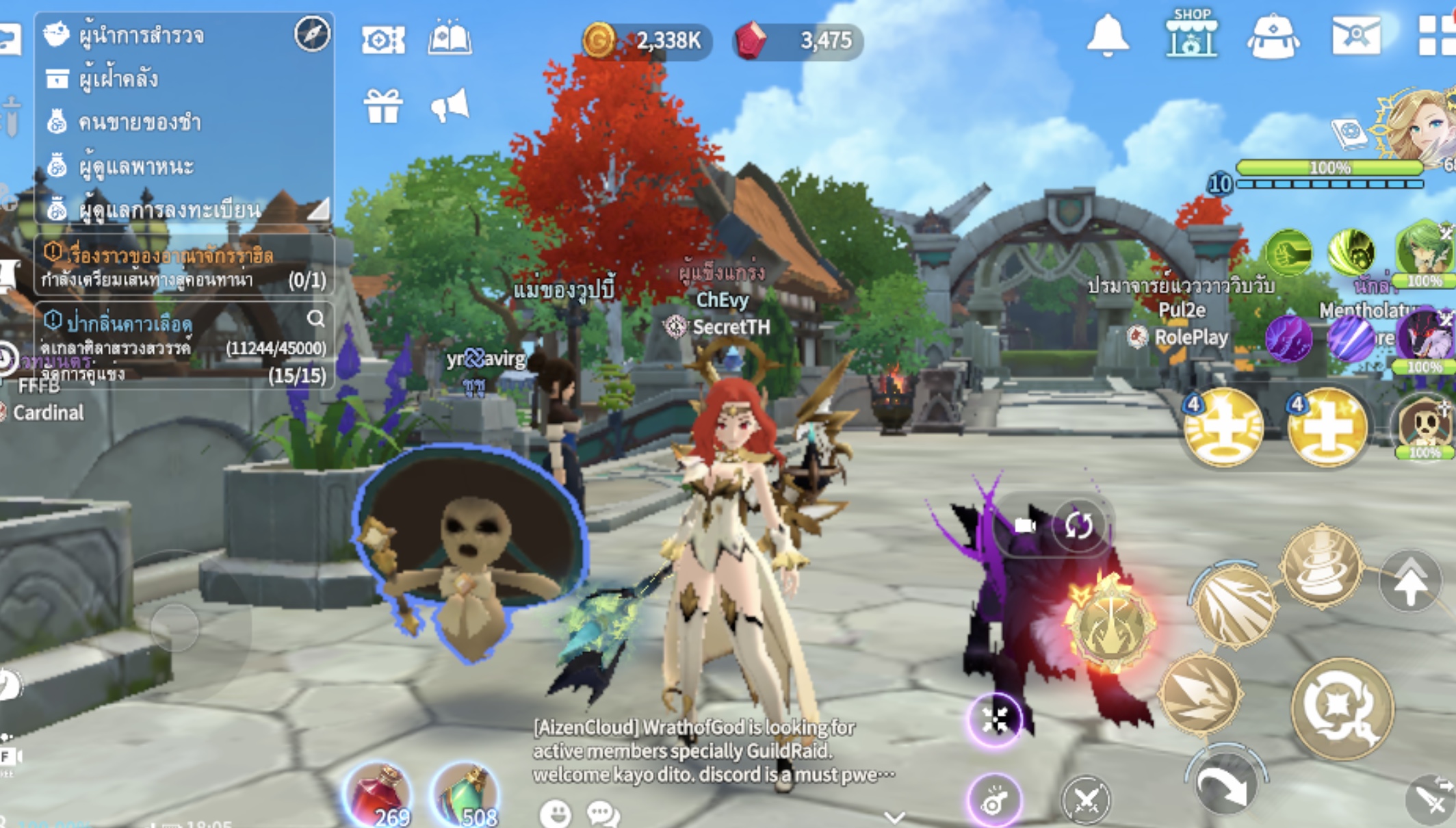The image size is (1456, 828).
Task: Tap the jump up-arrow button
Action: click(1411, 582)
